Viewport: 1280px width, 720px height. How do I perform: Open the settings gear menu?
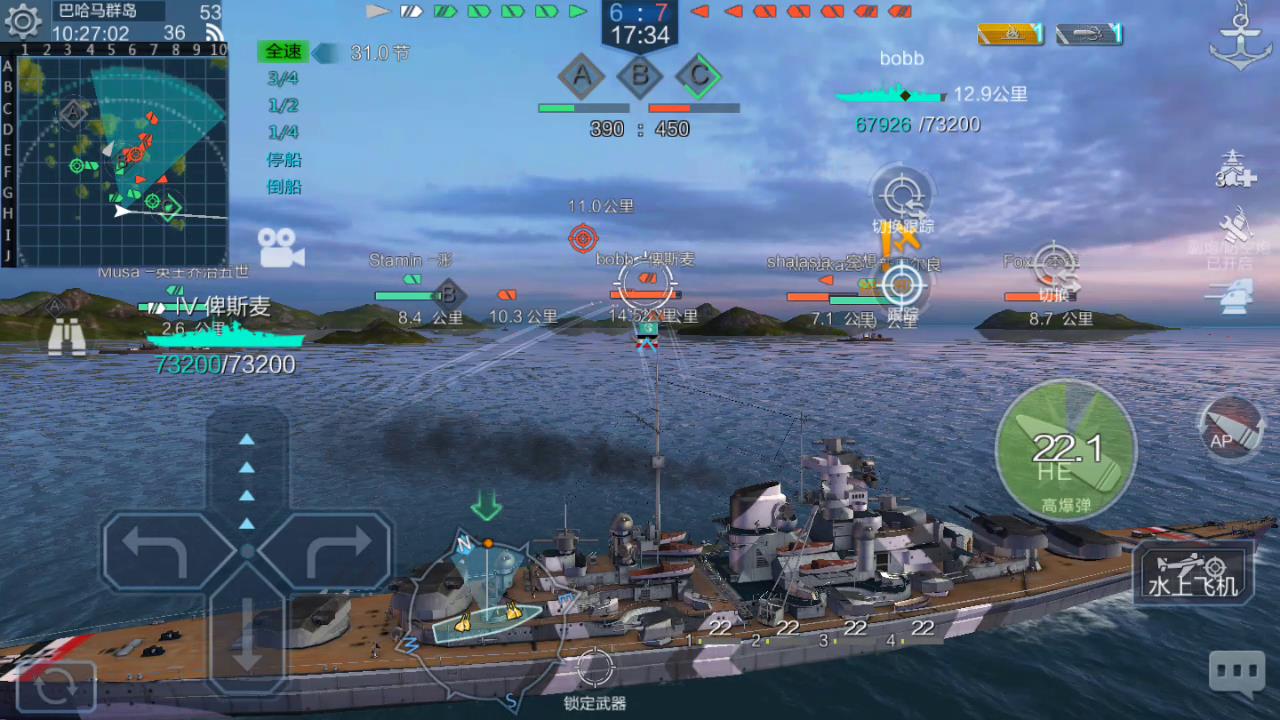[x=22, y=22]
